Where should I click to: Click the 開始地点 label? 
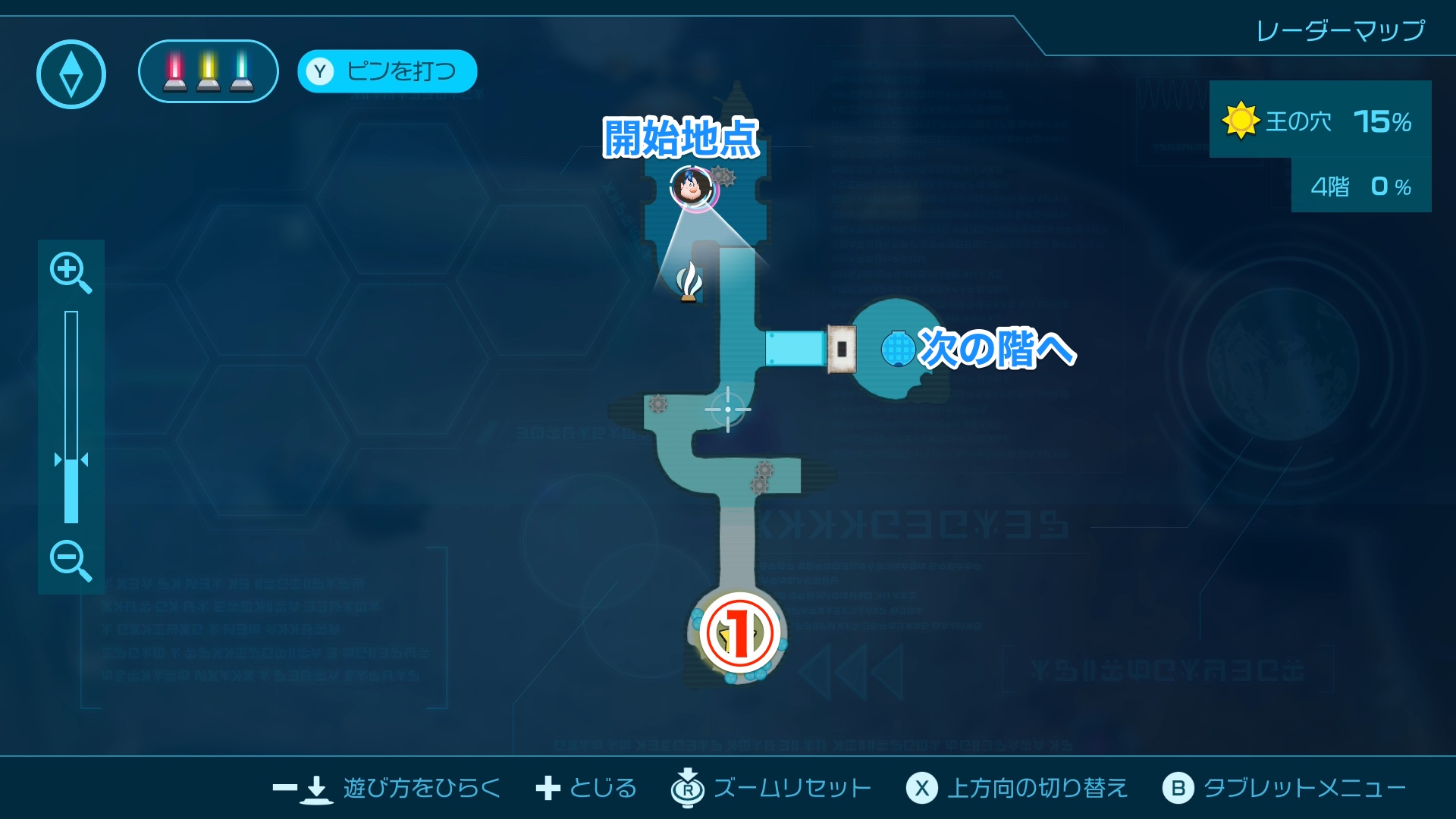click(x=681, y=139)
